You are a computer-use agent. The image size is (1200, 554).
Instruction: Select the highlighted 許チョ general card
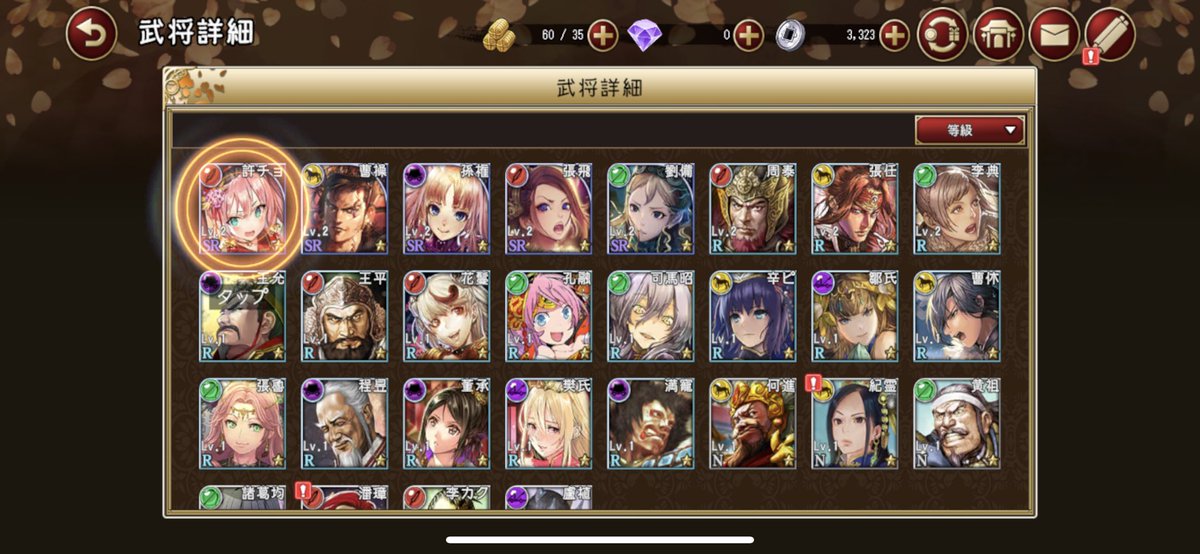click(x=243, y=209)
